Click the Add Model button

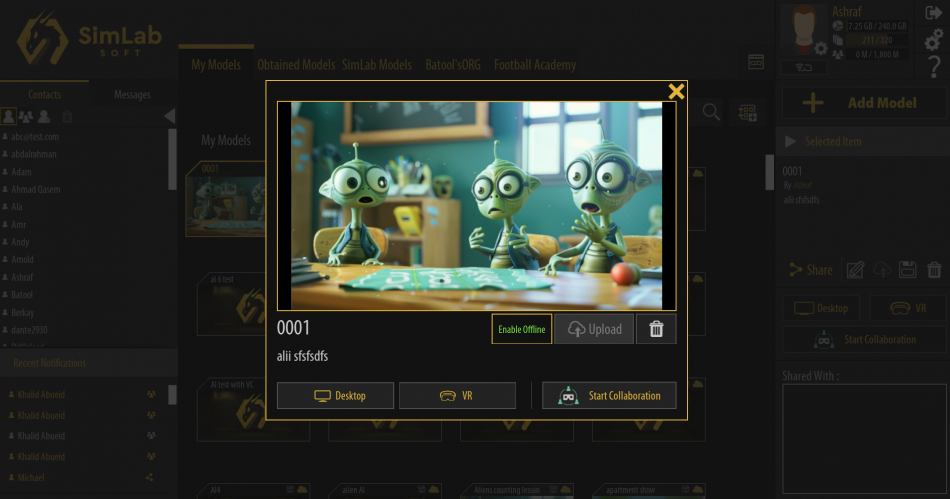pos(863,103)
